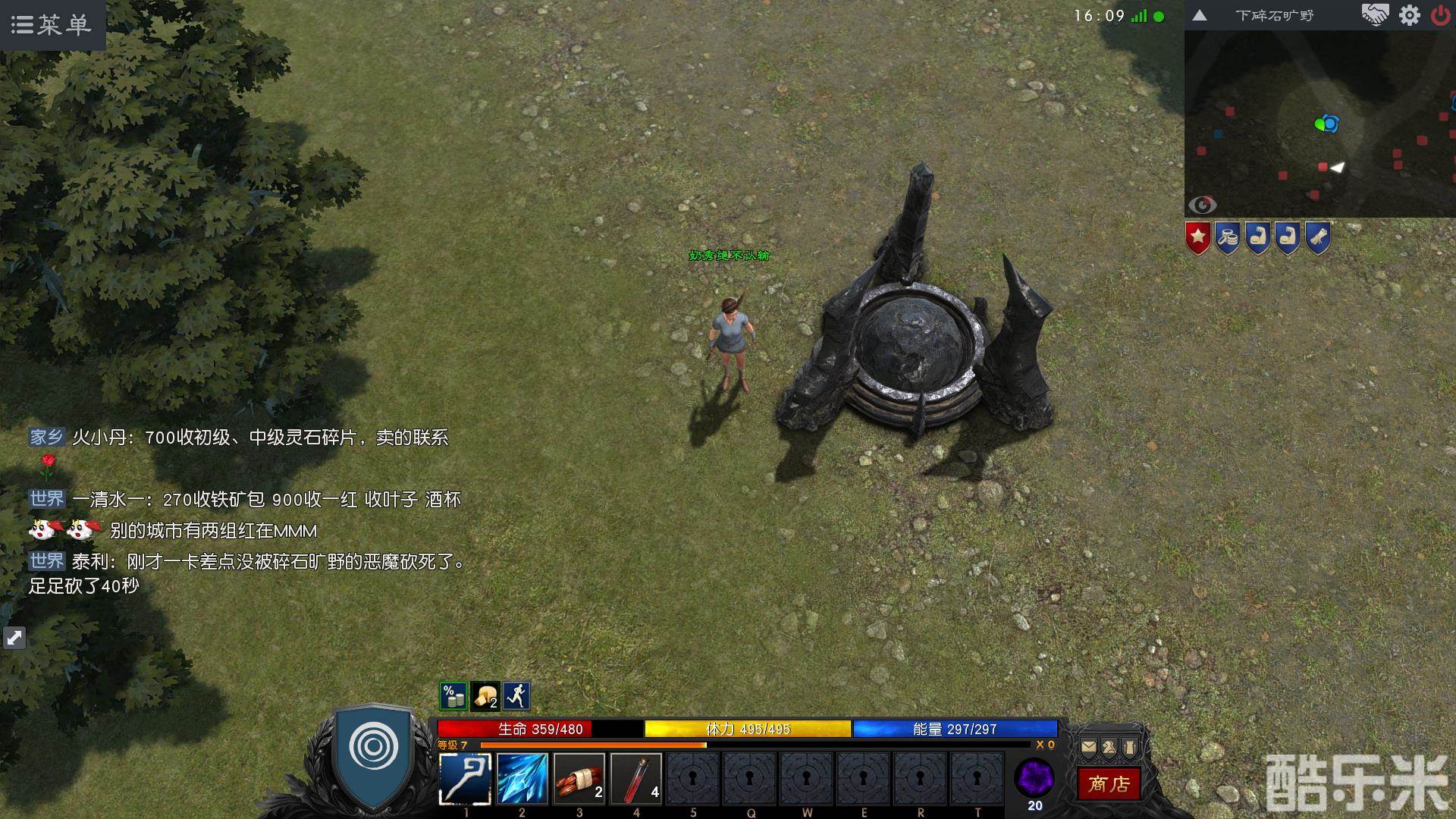Expand the chat window with arrow button
Viewport: 1456px width, 819px height.
coord(14,638)
